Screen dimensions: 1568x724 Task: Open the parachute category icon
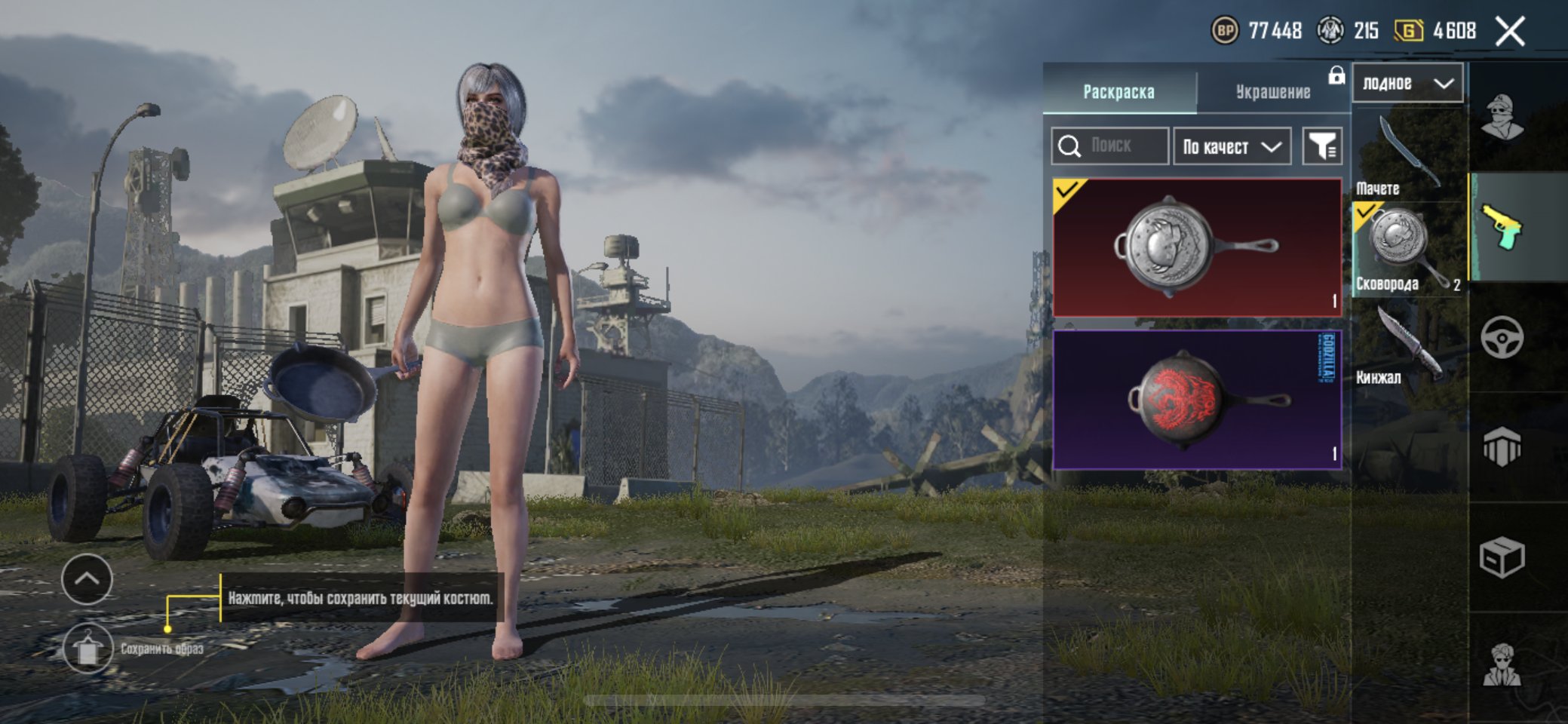pyautogui.click(x=1502, y=447)
